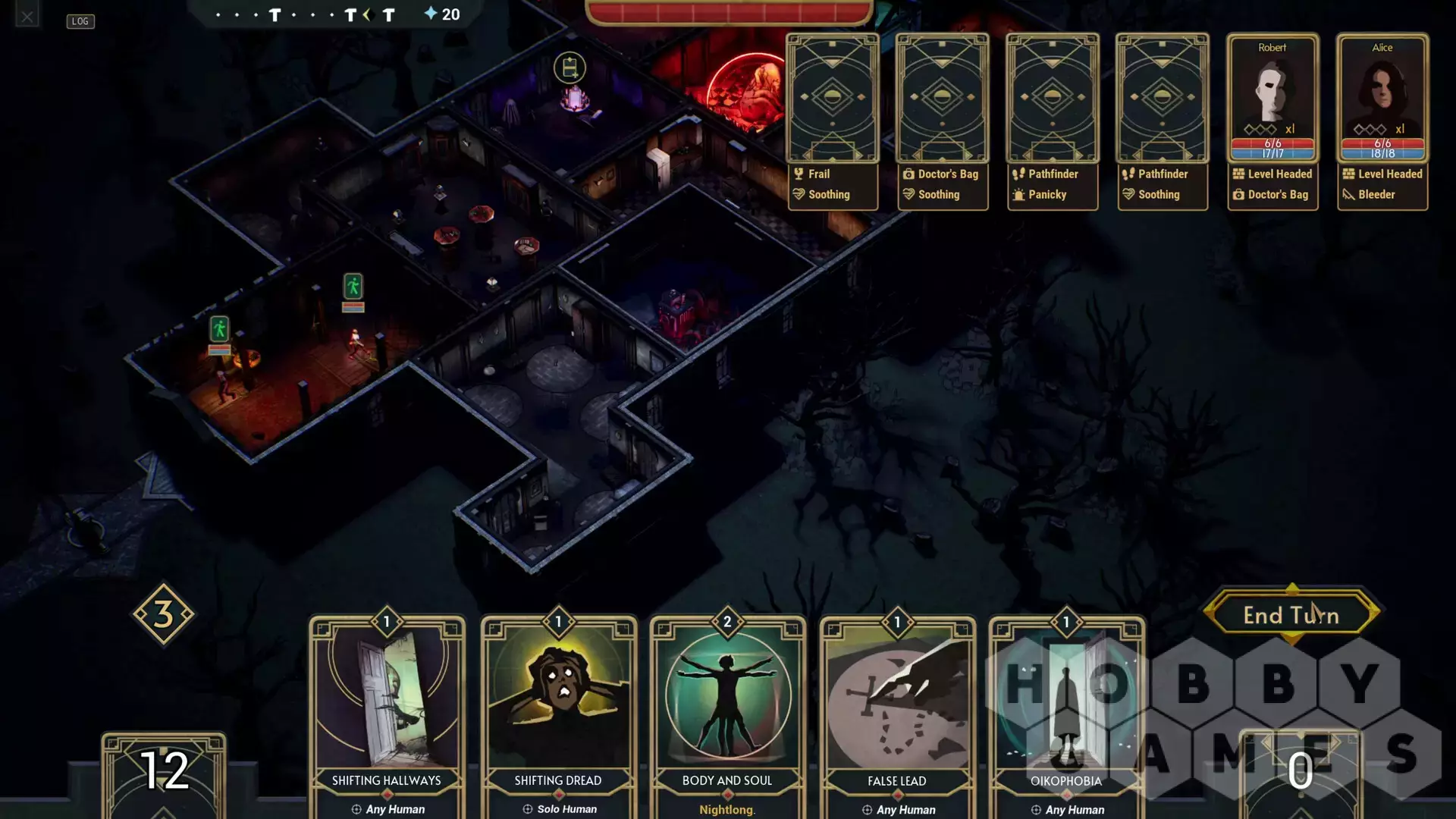This screenshot has height=819, width=1456.
Task: Open the discard pile showing 0
Action: pos(1301,772)
